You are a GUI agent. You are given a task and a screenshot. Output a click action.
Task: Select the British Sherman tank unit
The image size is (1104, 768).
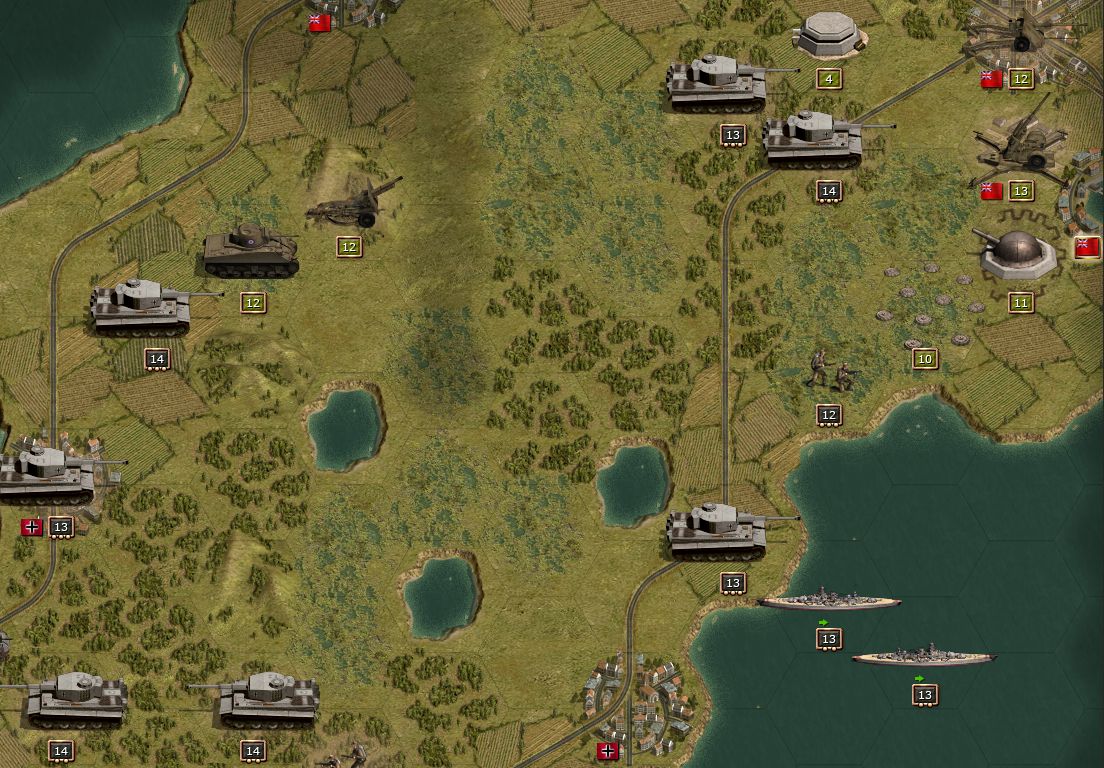pyautogui.click(x=250, y=251)
